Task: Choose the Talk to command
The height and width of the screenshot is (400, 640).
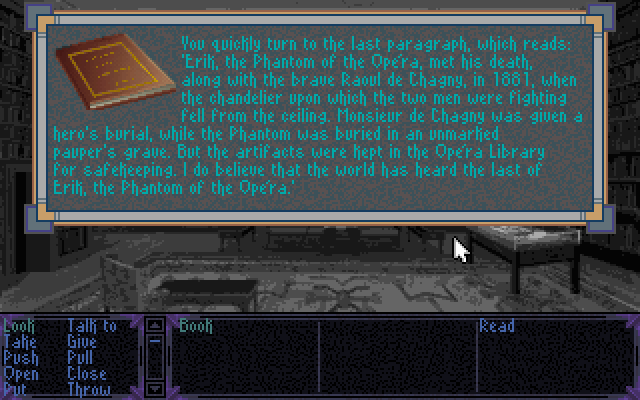Action: pyautogui.click(x=91, y=326)
